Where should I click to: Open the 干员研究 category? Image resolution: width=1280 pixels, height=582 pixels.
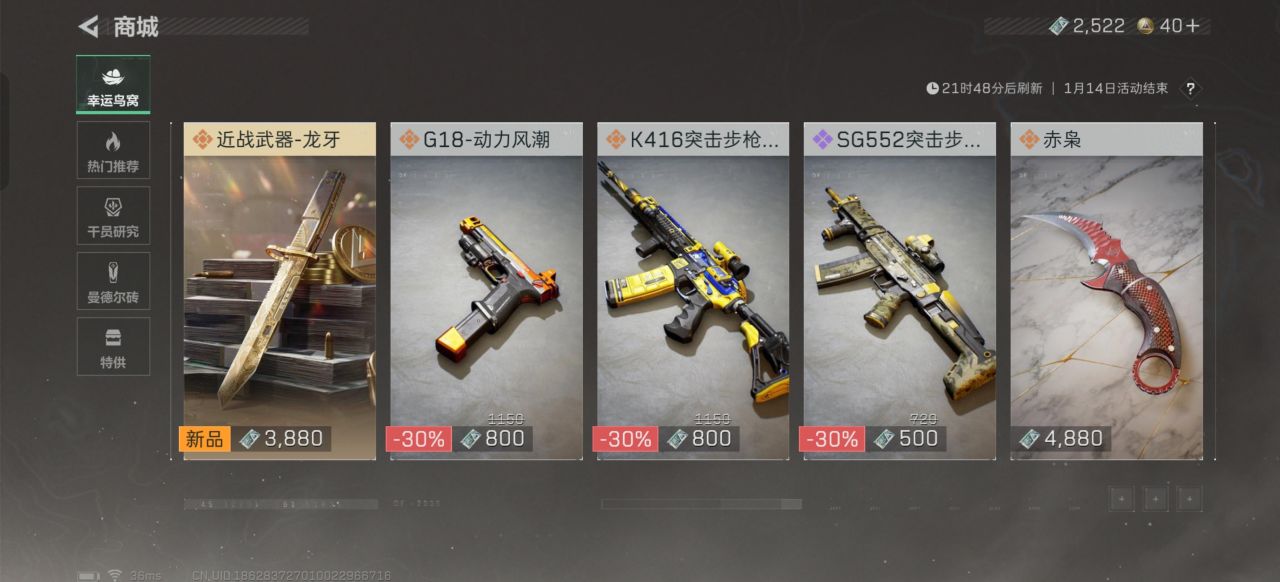113,215
